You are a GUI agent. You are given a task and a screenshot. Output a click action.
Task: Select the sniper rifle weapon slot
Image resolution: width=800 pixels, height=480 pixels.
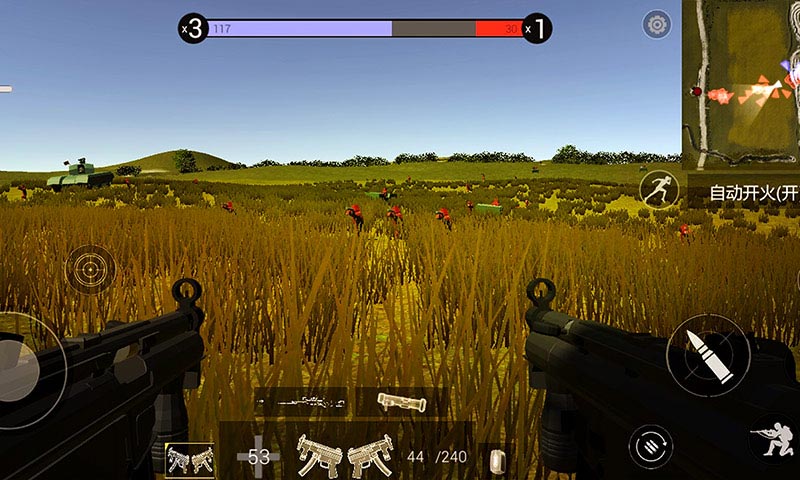300,402
